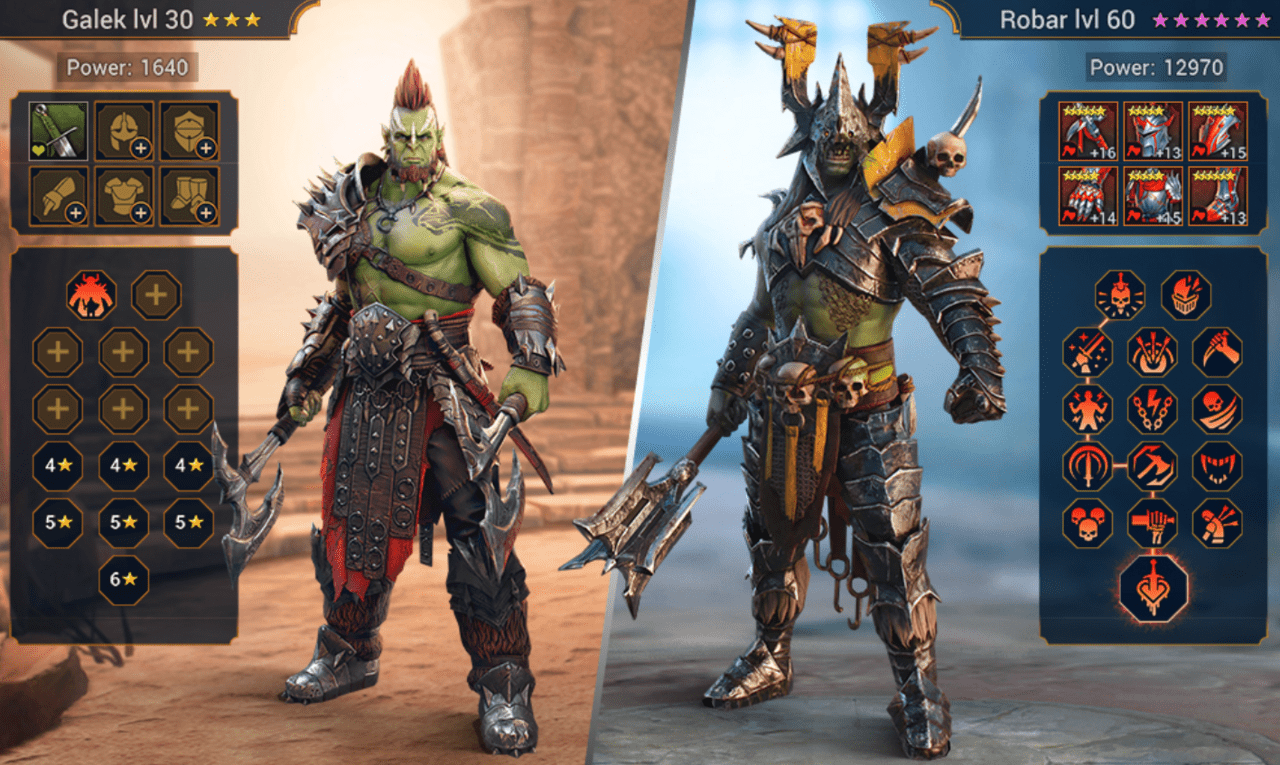
Task: Select Robar's +16 weapon slot
Action: click(x=1089, y=131)
